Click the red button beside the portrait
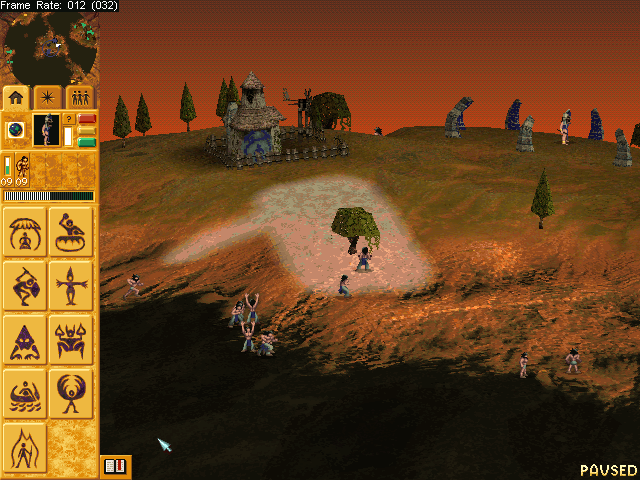 86,119
